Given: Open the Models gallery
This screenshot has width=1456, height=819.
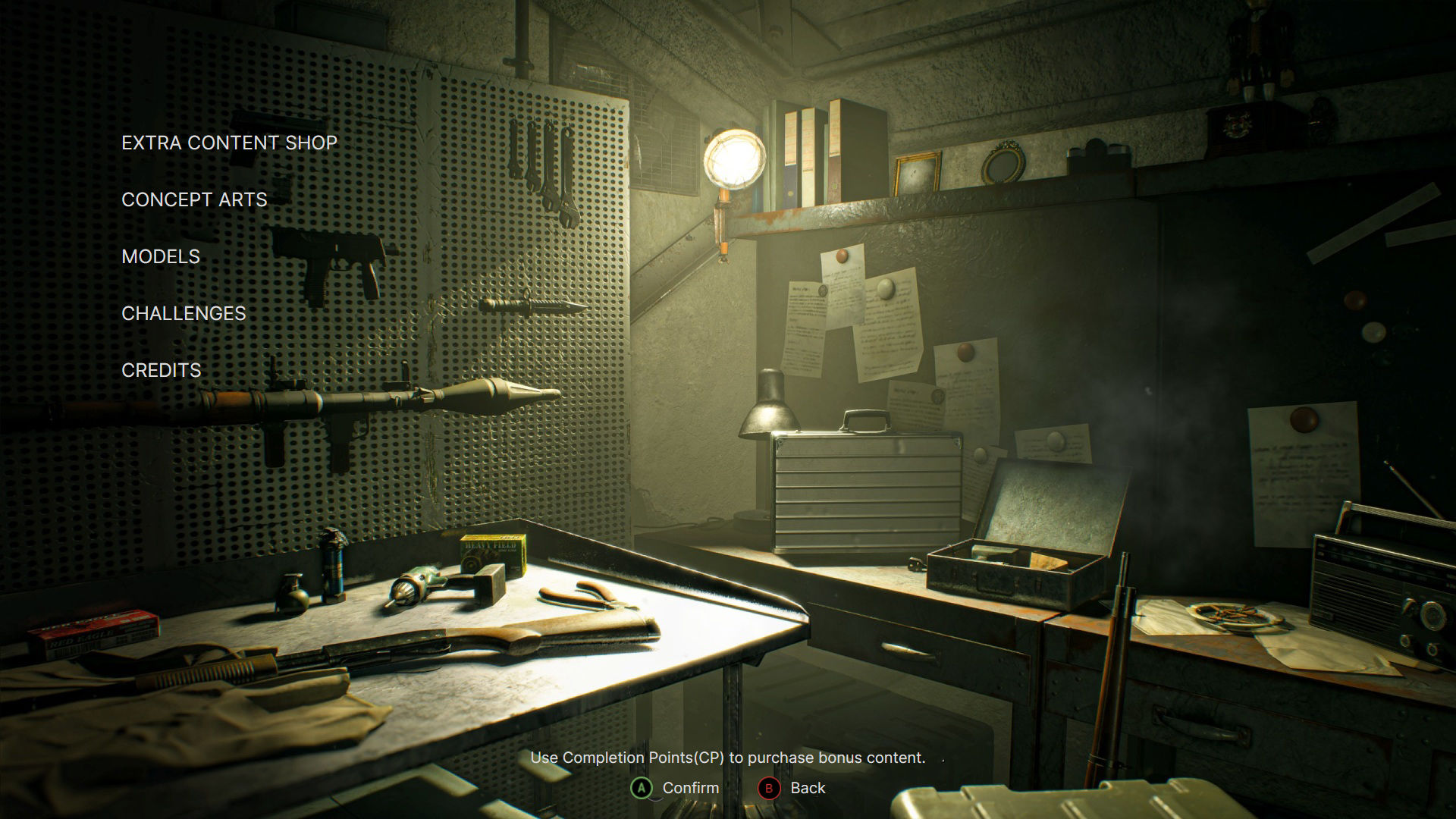Looking at the screenshot, I should point(160,256).
